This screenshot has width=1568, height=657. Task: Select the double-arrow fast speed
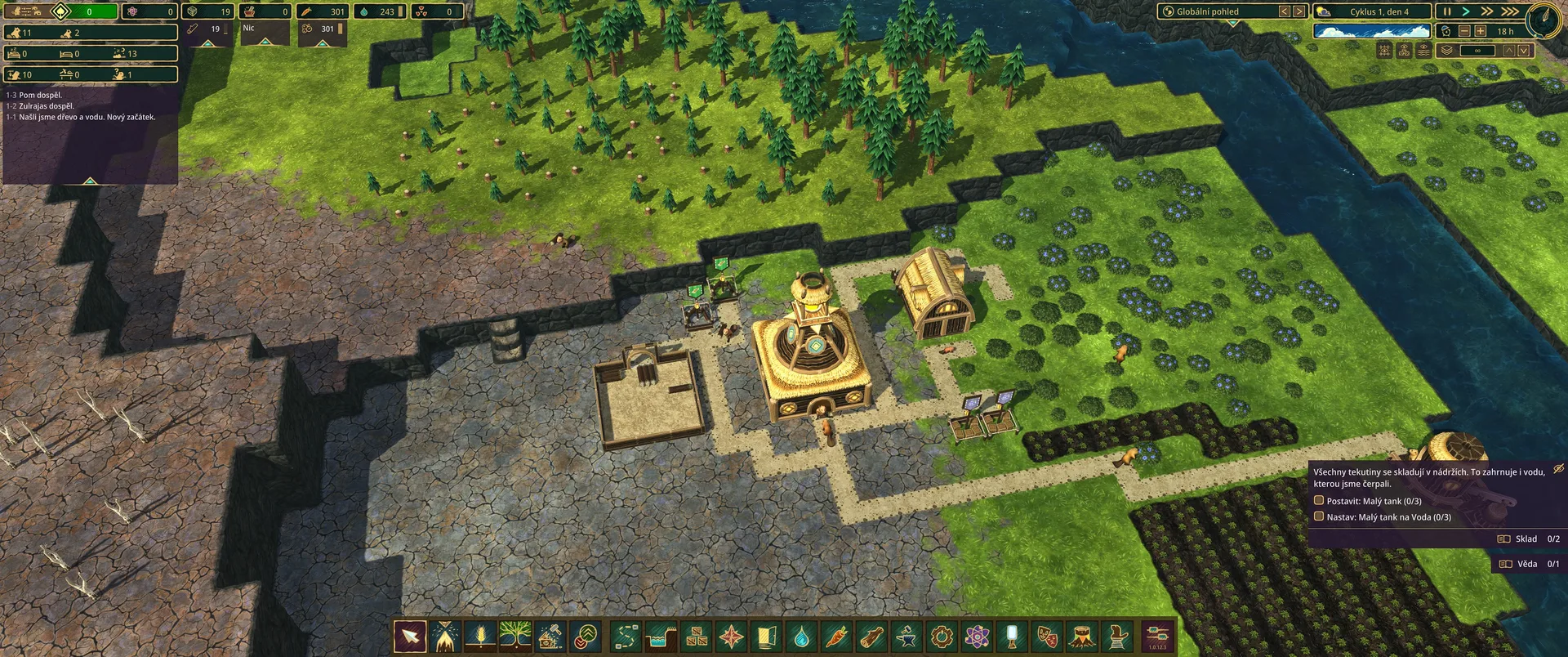(x=1488, y=11)
